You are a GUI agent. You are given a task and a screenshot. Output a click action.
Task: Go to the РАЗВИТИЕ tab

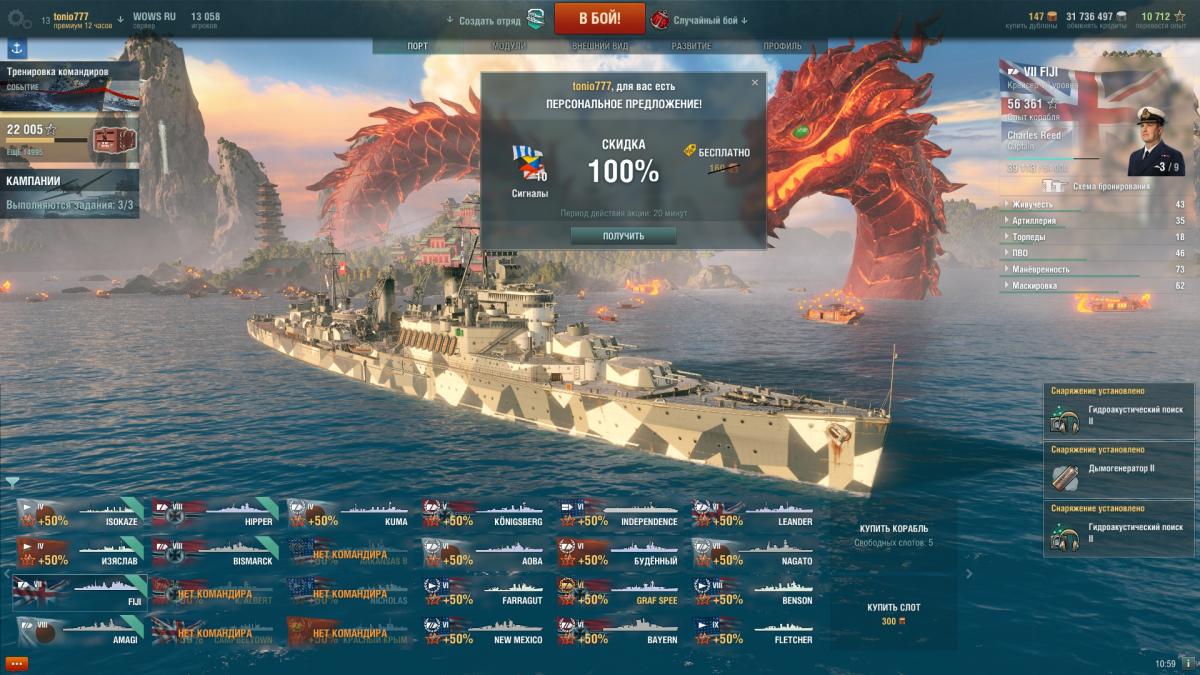click(x=691, y=46)
